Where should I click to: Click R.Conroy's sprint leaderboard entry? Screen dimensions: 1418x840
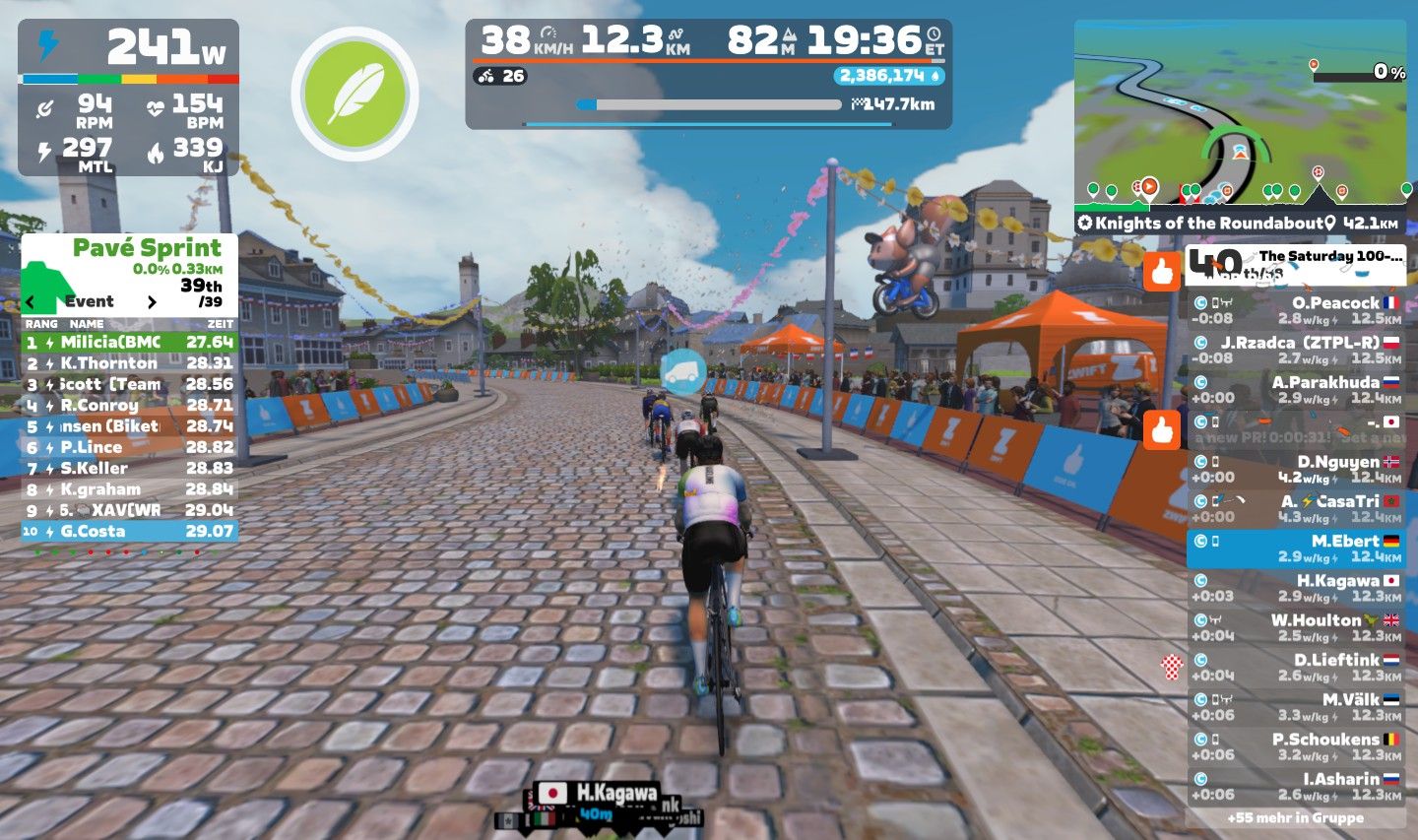tap(129, 405)
